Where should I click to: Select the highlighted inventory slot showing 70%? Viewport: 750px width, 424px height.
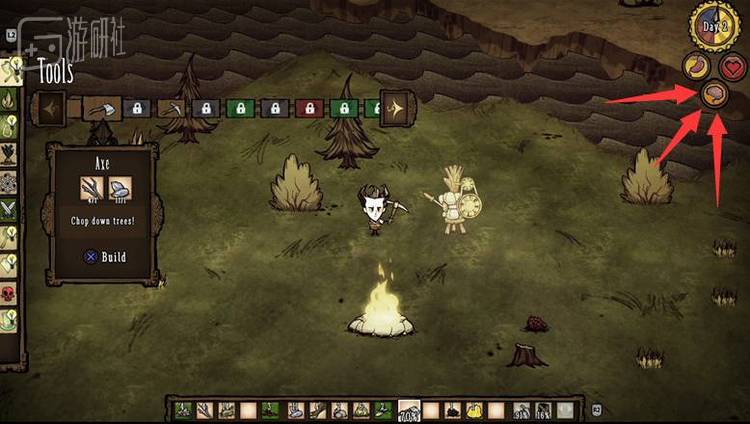(409, 410)
